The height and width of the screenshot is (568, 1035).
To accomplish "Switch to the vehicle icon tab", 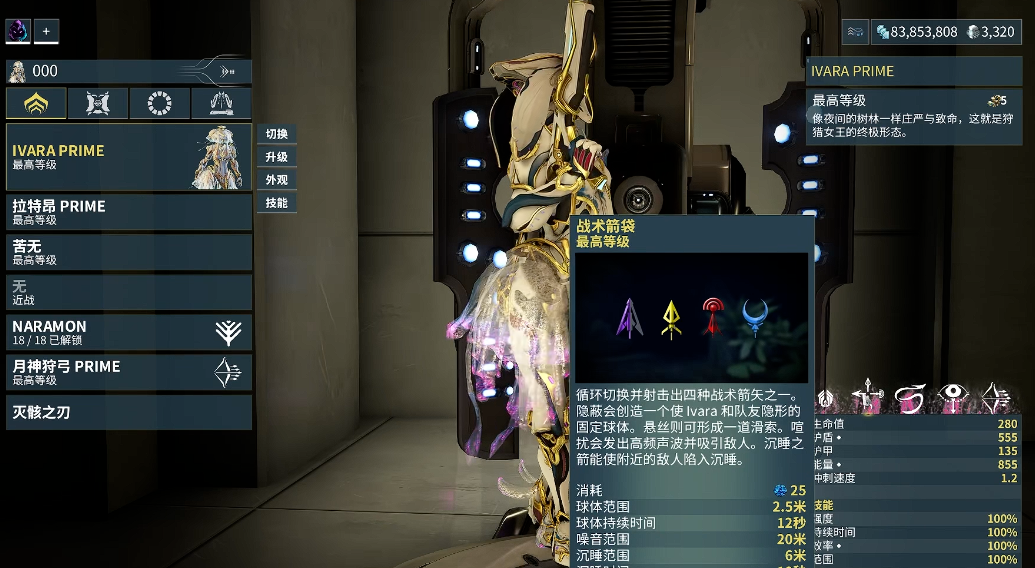I will point(221,103).
